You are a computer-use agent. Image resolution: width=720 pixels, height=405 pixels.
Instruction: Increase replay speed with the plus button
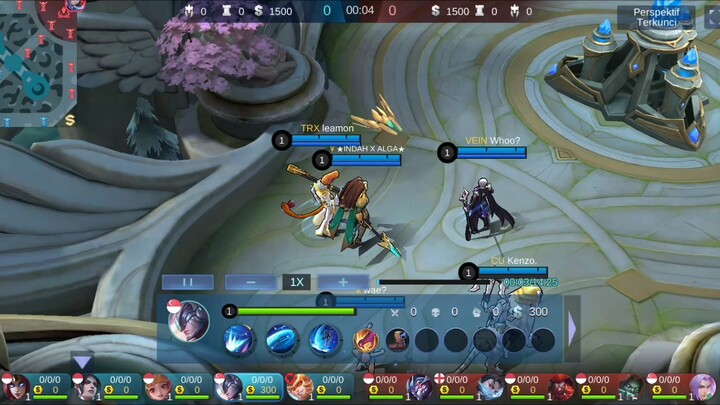[x=340, y=282]
